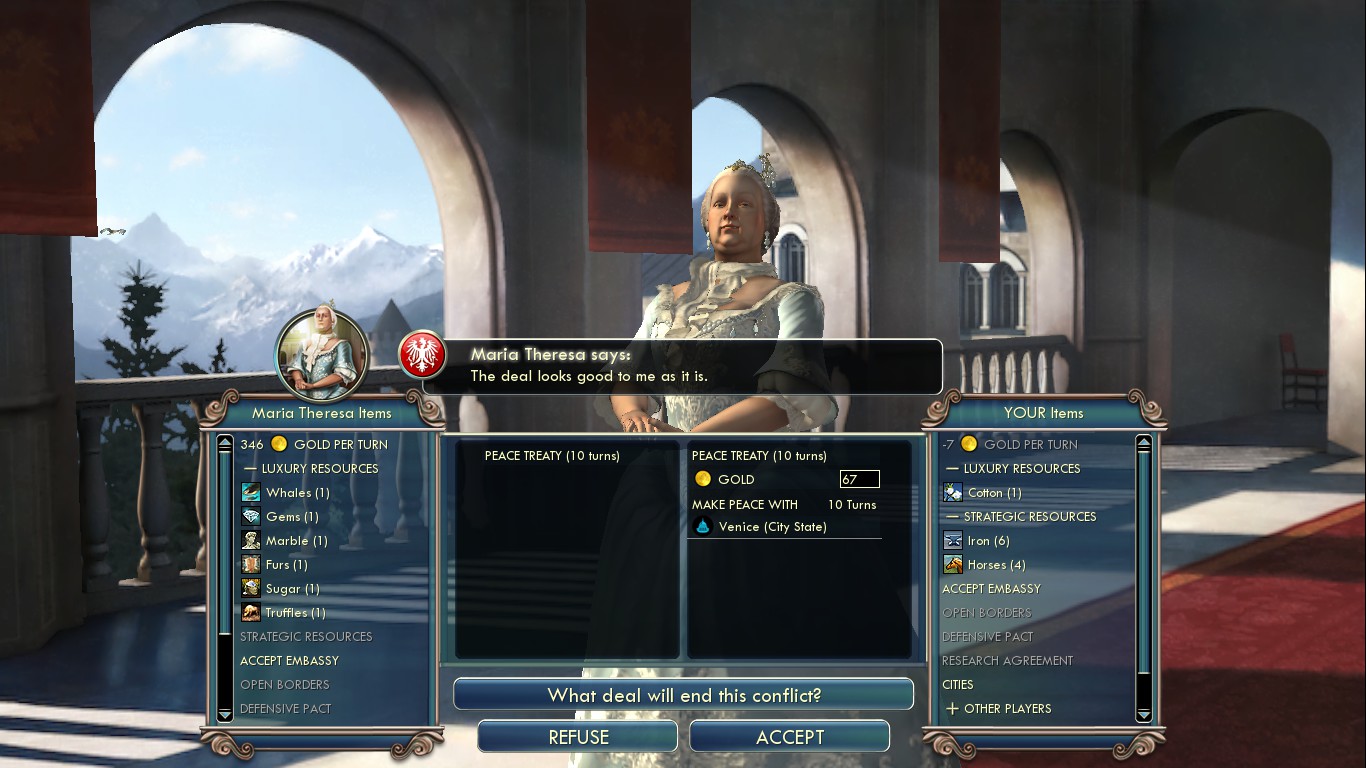Add your Iron to the trade

[x=988, y=540]
